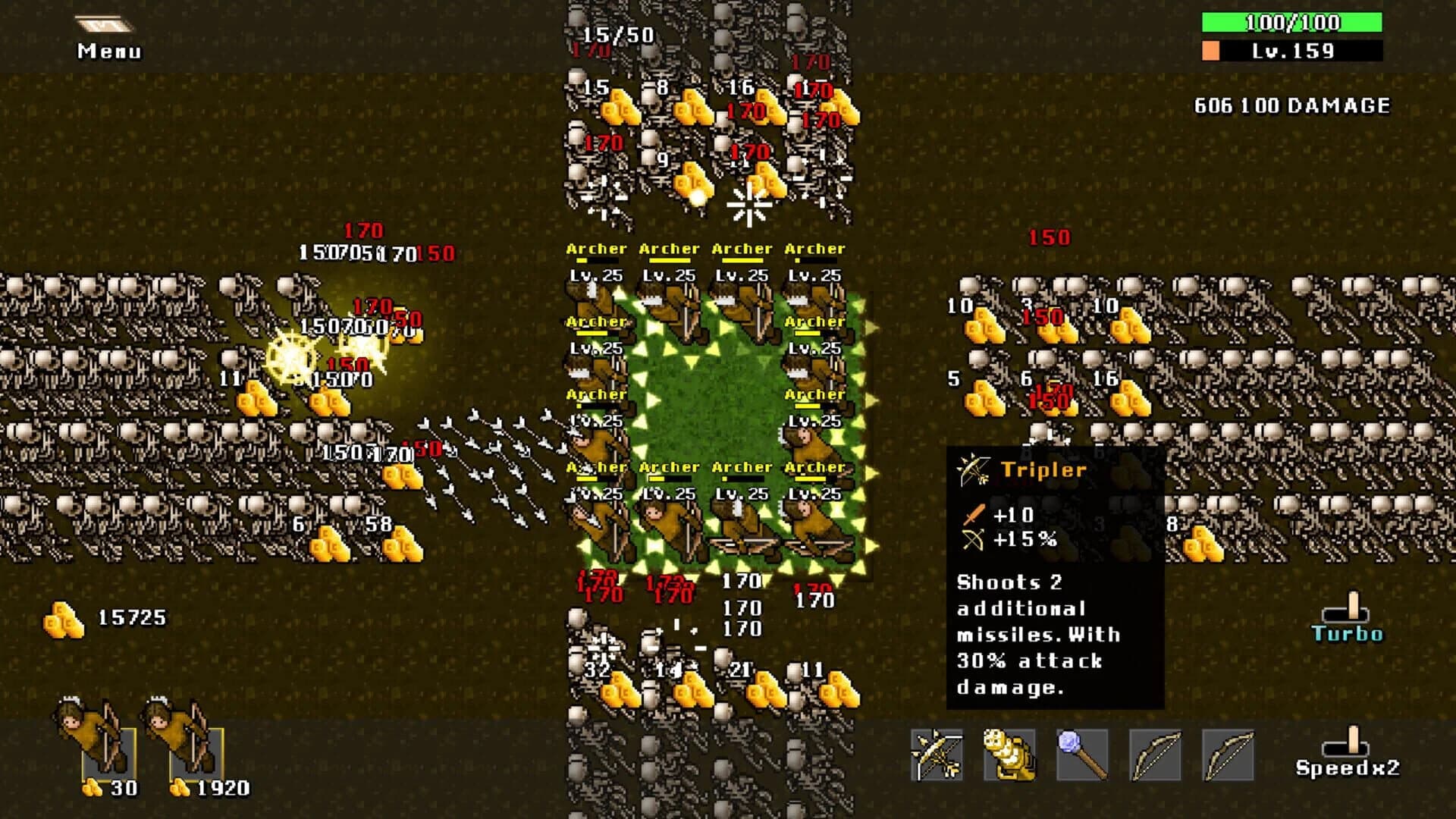Viewport: 1456px width, 819px height.
Task: Click the 606 100 DAMAGE counter
Action: coord(1291,106)
